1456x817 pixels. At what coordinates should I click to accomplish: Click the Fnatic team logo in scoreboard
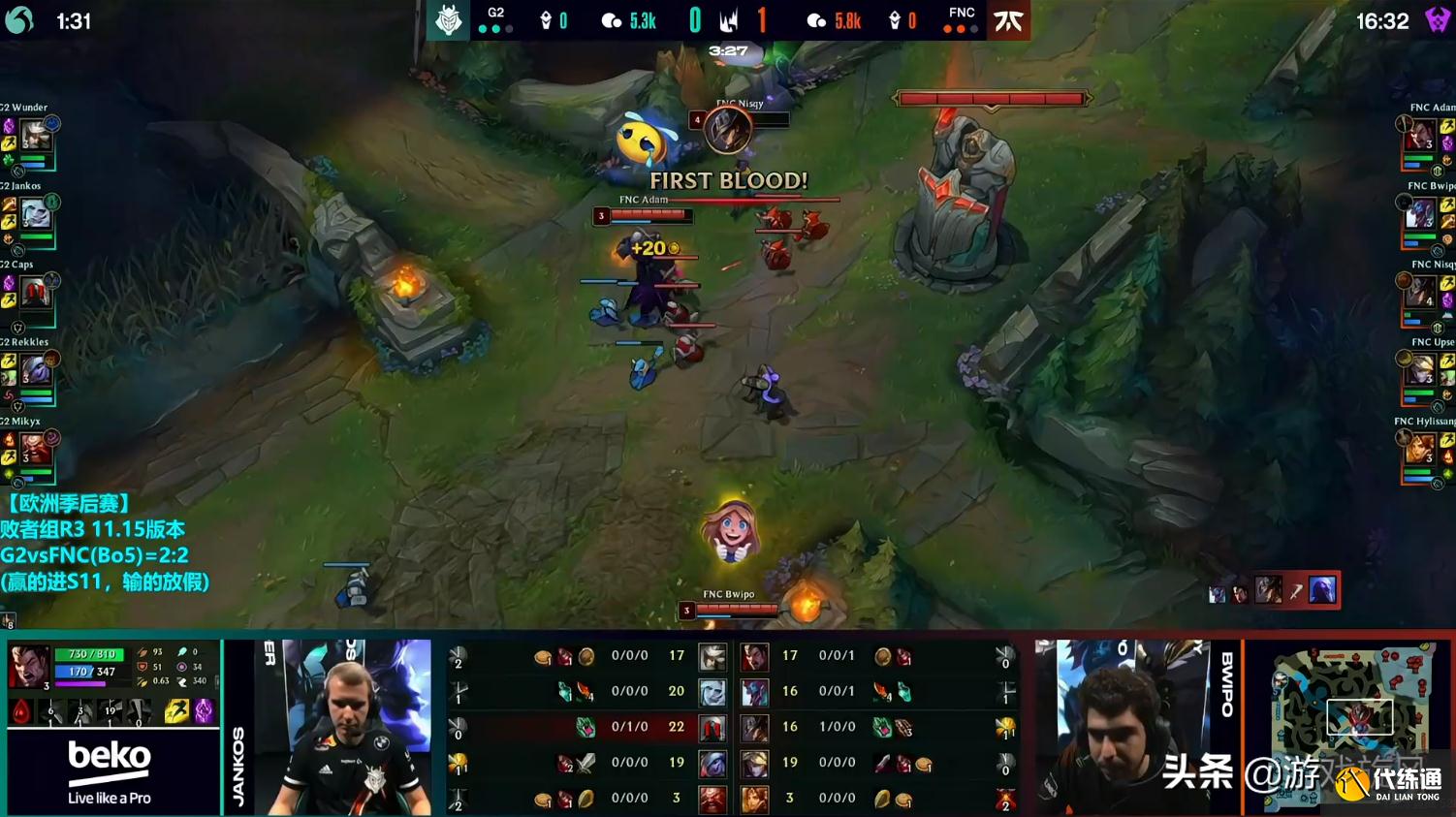point(1008,19)
